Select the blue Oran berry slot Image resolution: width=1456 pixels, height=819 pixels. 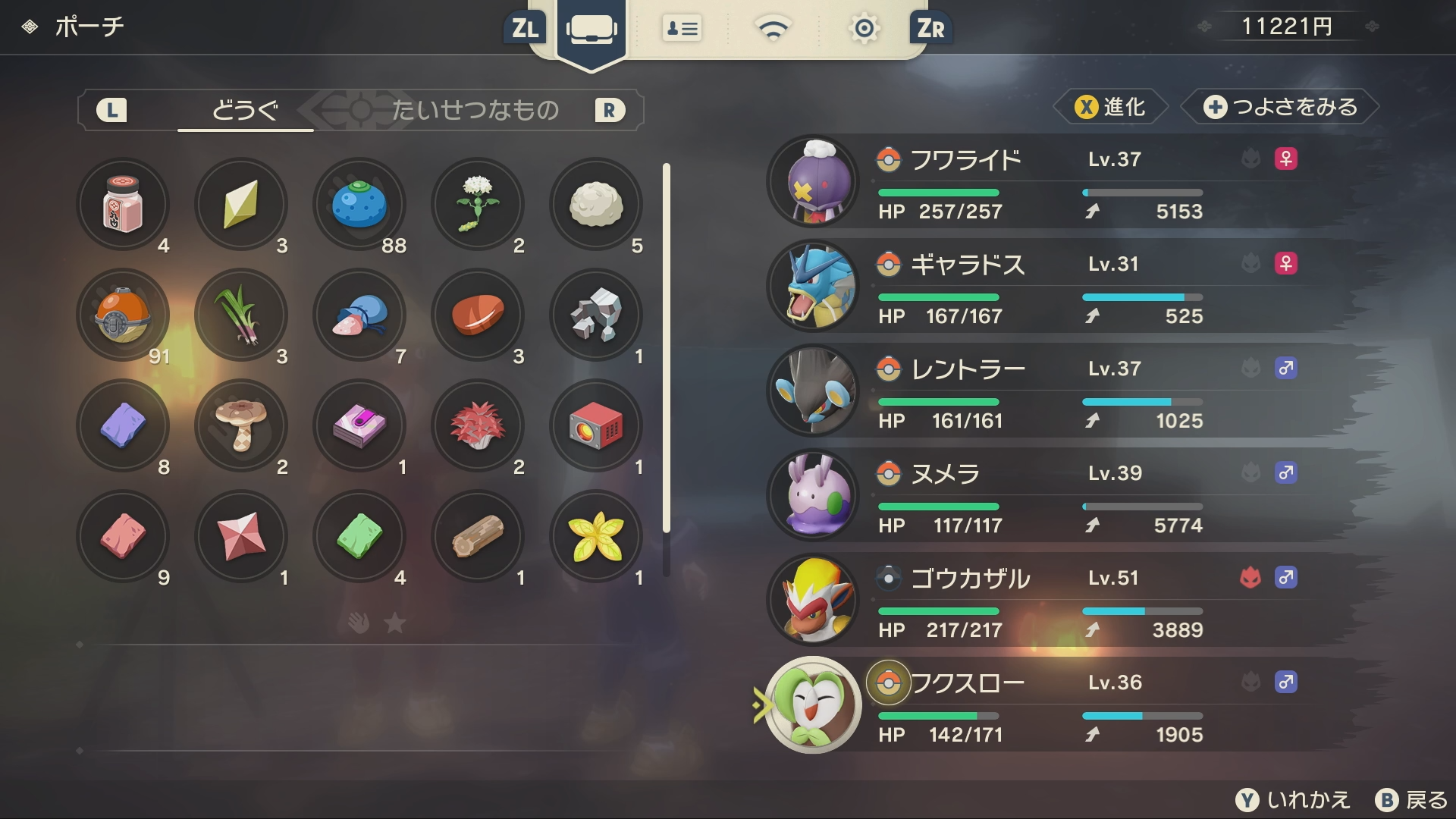(x=359, y=204)
